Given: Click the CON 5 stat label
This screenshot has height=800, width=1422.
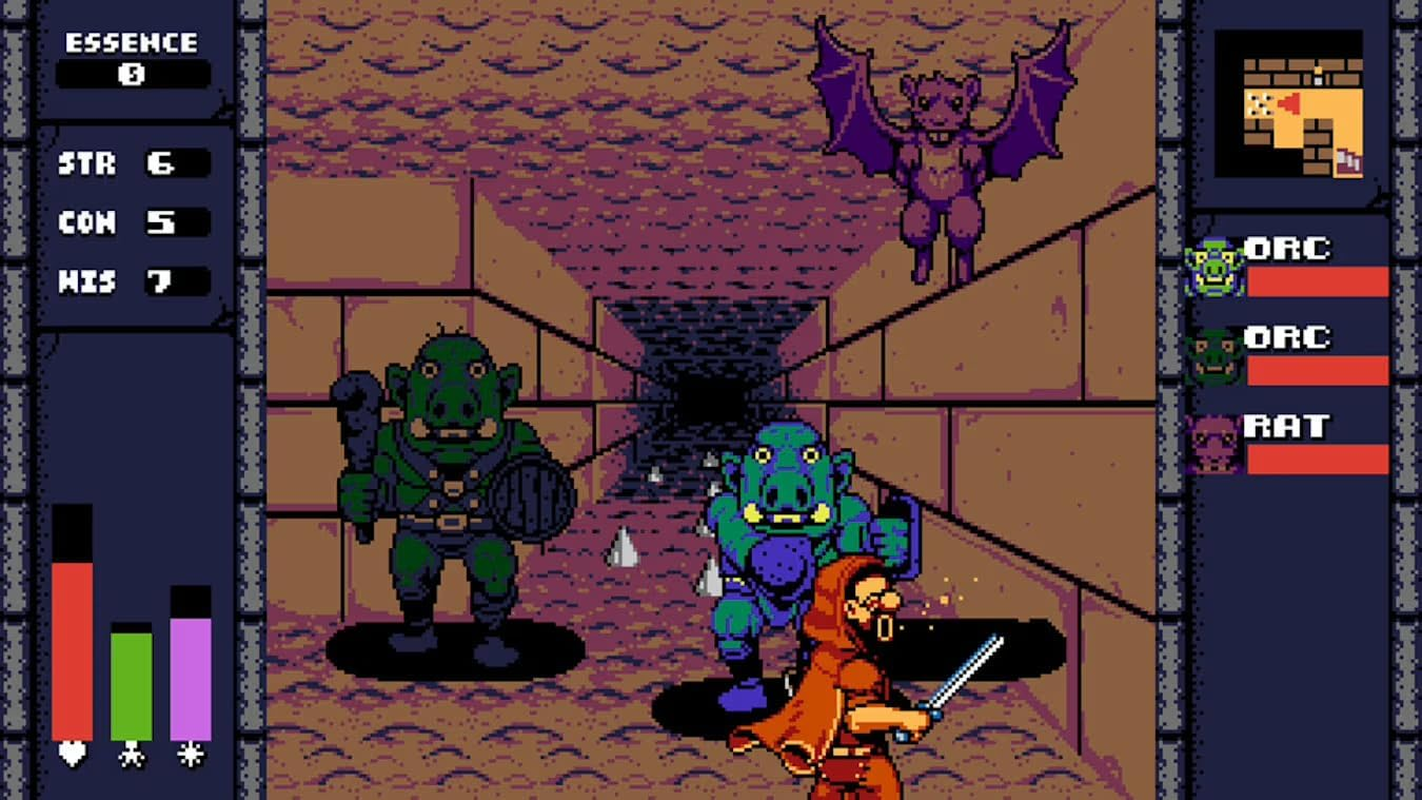Looking at the screenshot, I should tap(85, 222).
